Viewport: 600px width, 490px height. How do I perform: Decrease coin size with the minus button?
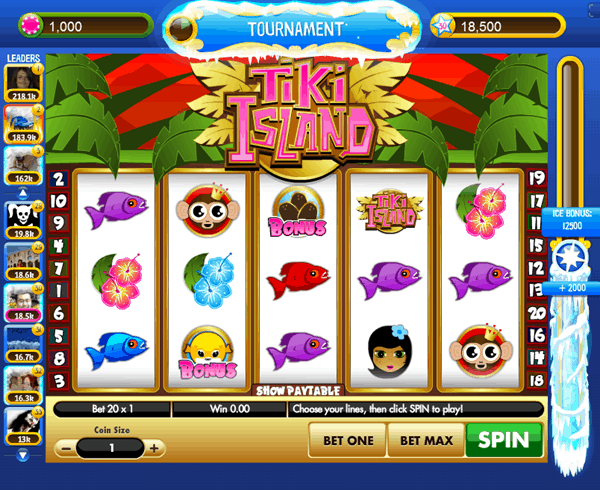(x=64, y=449)
